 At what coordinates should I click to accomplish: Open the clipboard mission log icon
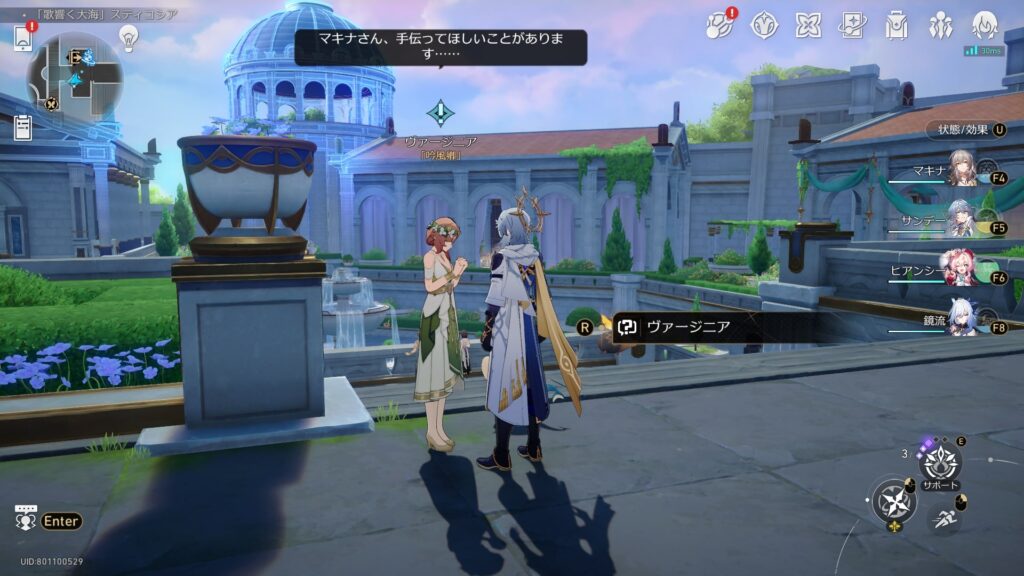23,127
